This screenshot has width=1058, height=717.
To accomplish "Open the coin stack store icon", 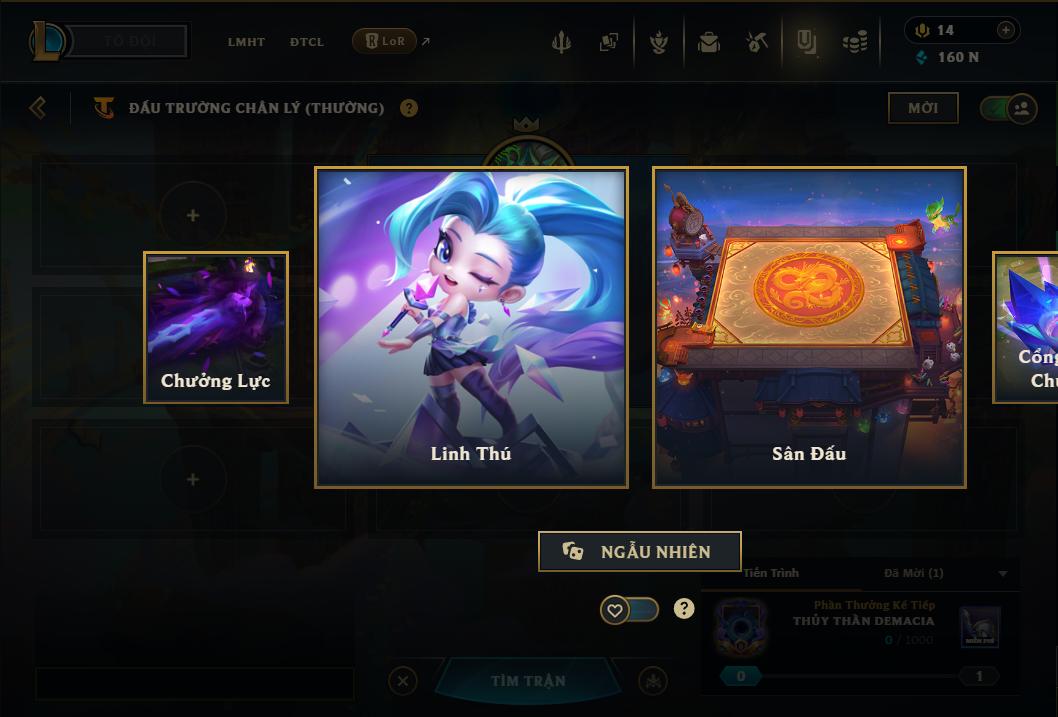I will (x=854, y=42).
